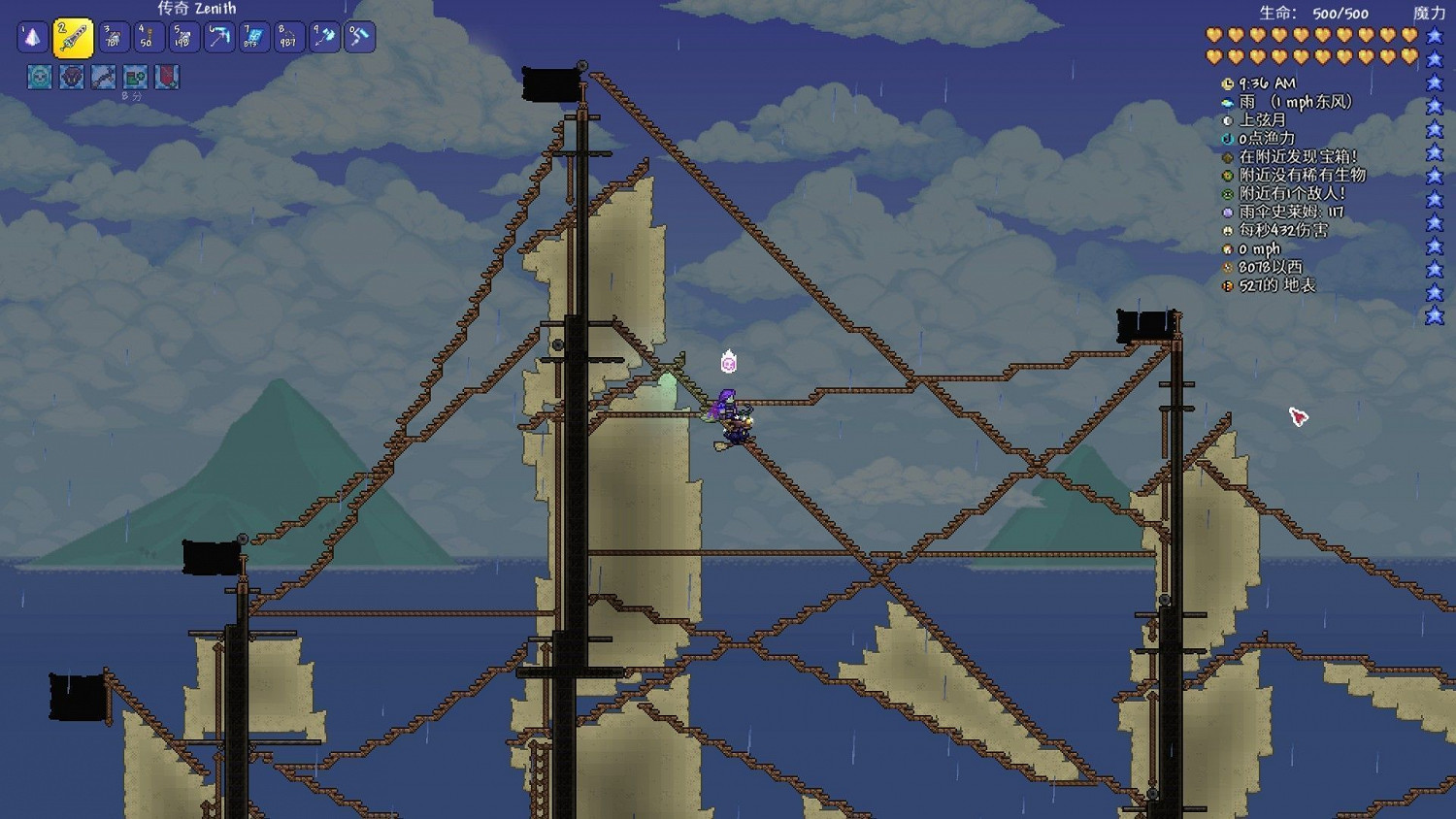1456x819 pixels.
Task: Click the compass icon showing 8078 west
Action: 1227,268
